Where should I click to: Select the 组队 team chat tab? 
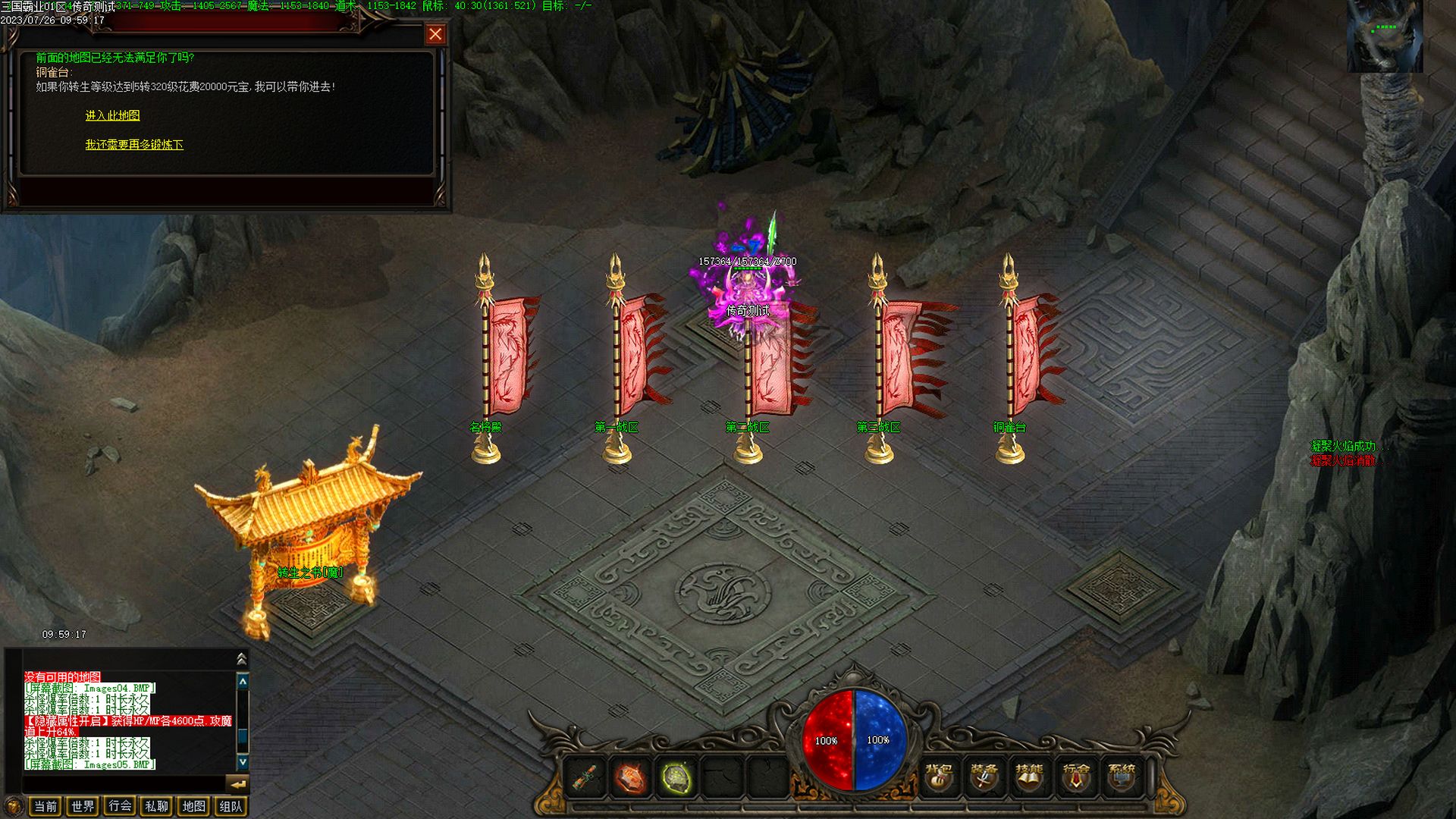tap(231, 806)
